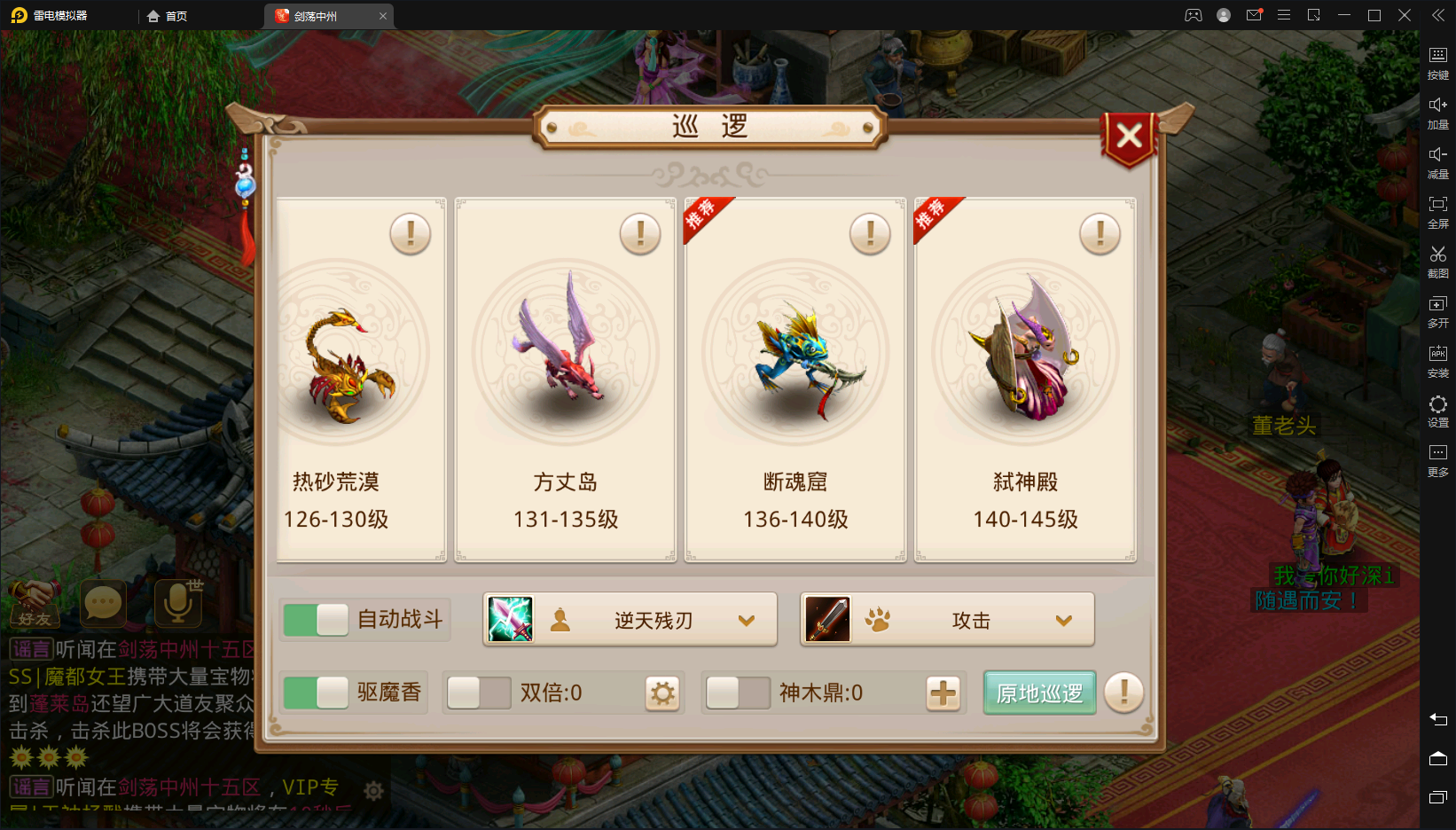Viewport: 1456px width, 830px height.
Task: Add 神木鼎 with the plus button
Action: [x=943, y=693]
